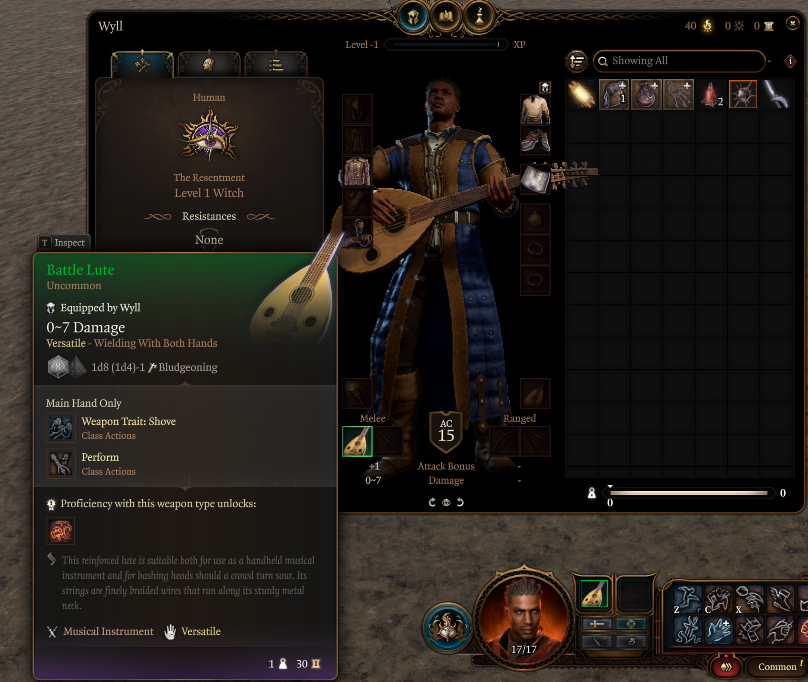This screenshot has width=808, height=682.
Task: Close the character inventory panel
Action: [x=790, y=26]
